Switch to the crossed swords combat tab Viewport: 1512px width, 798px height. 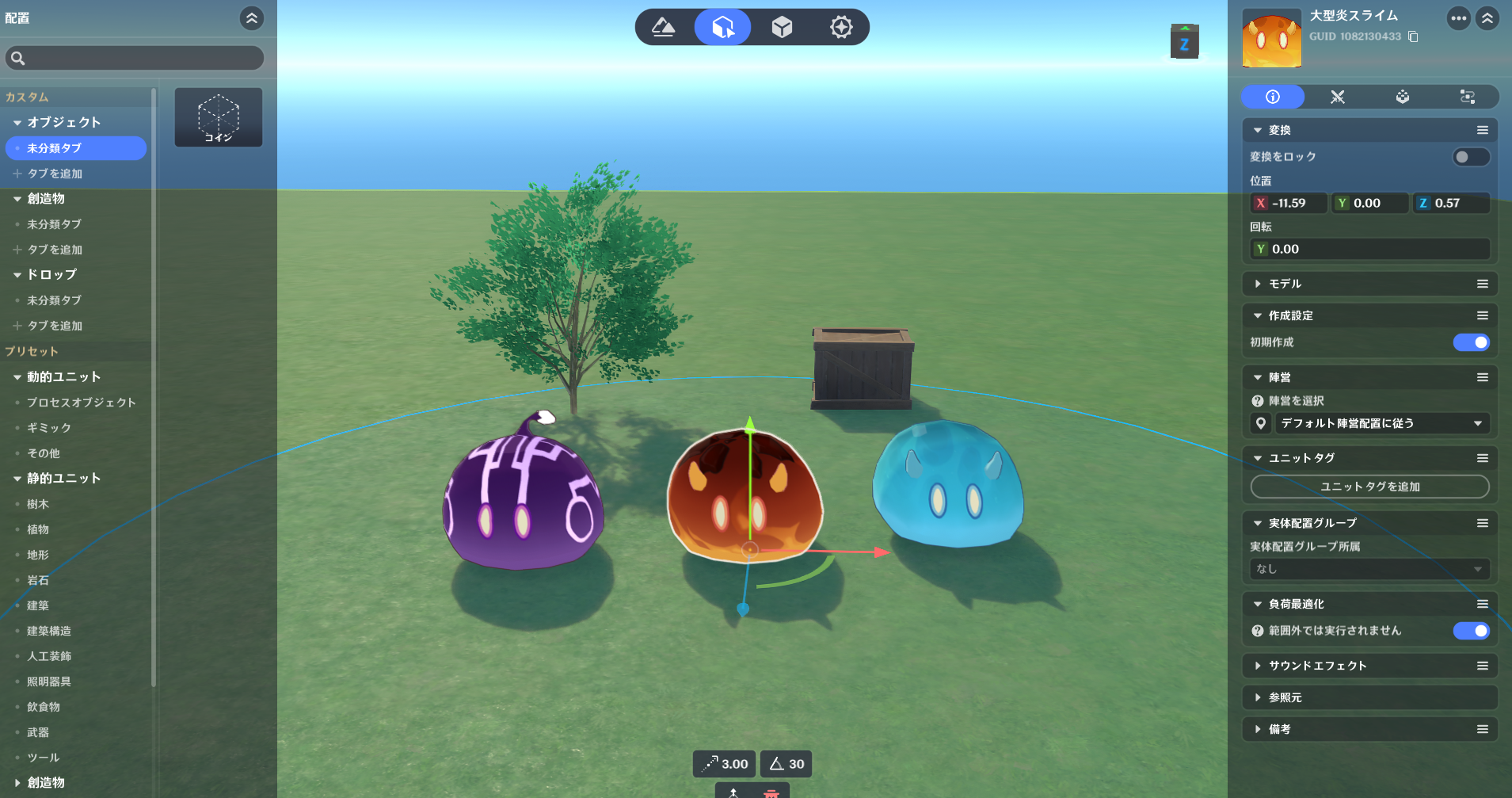pos(1338,97)
